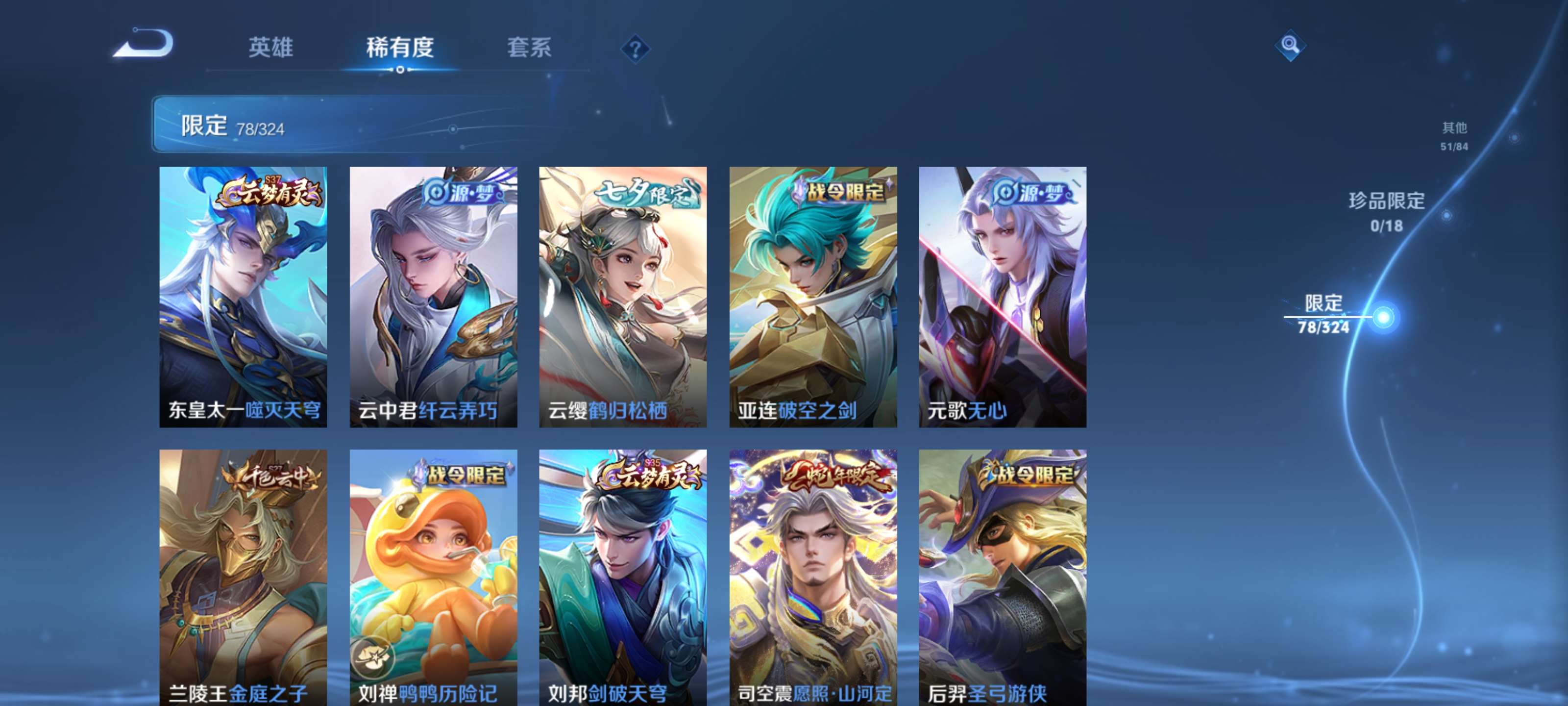Select the 稀有度 tab
Image resolution: width=1568 pixels, height=706 pixels.
pyautogui.click(x=399, y=48)
